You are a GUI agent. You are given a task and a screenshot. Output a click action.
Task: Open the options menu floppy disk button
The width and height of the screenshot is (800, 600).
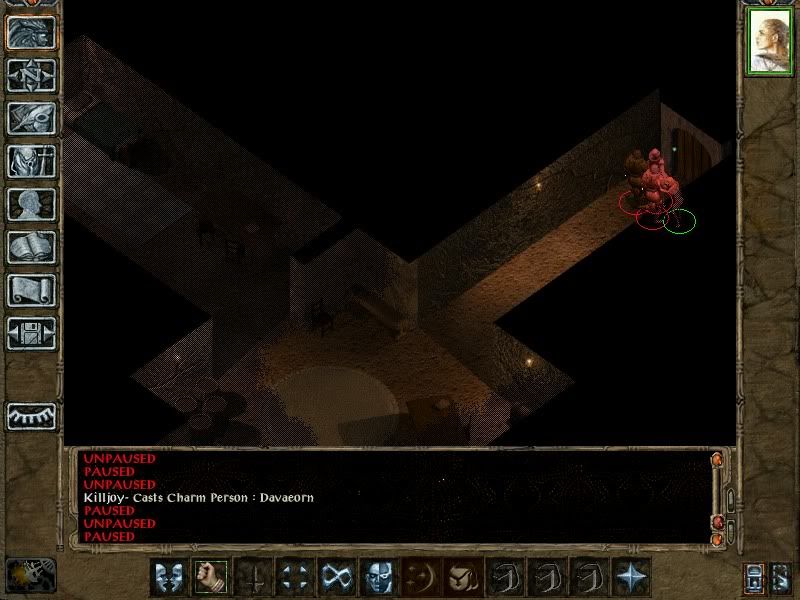tap(31, 333)
